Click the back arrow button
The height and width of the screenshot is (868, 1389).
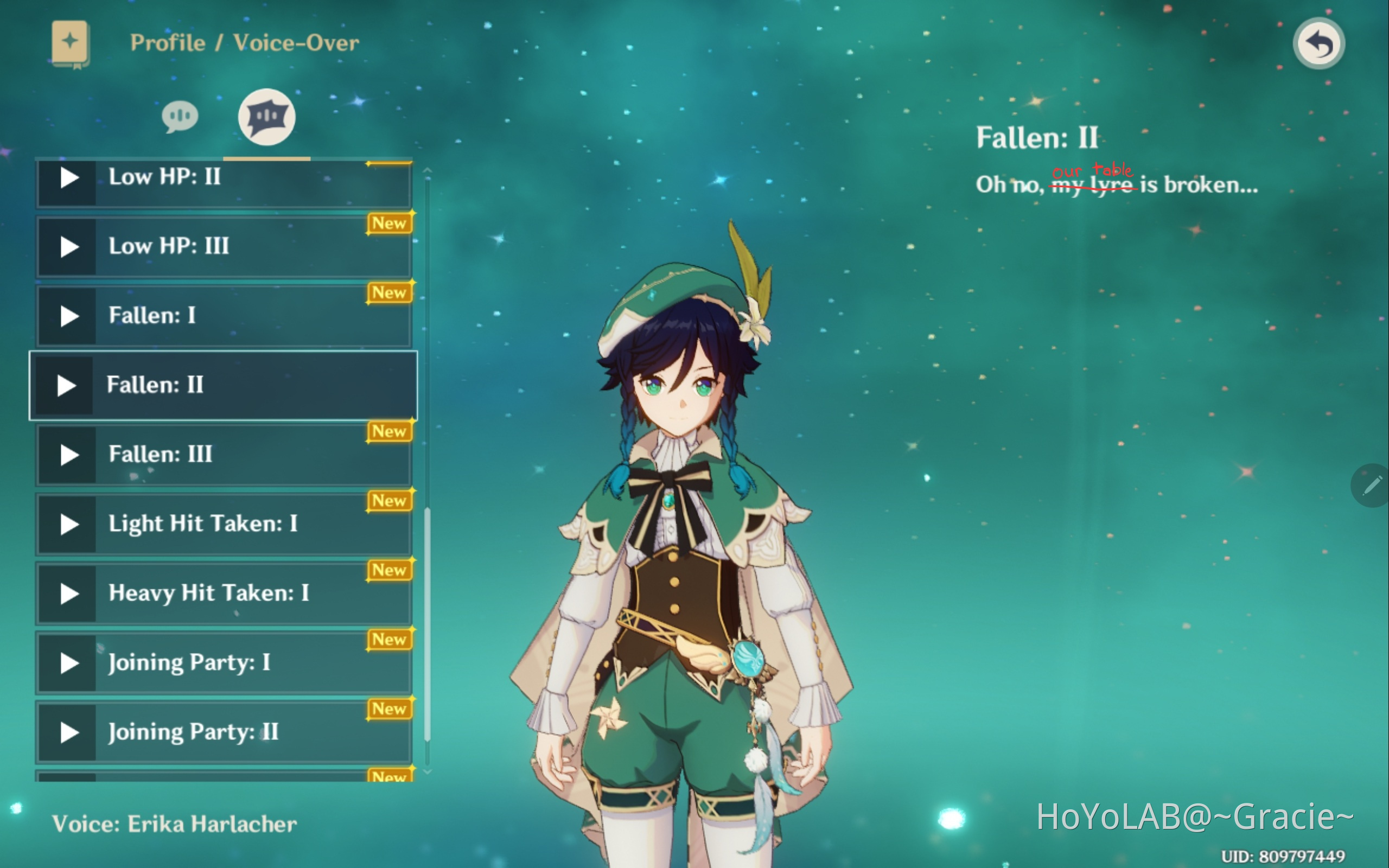[1318, 43]
